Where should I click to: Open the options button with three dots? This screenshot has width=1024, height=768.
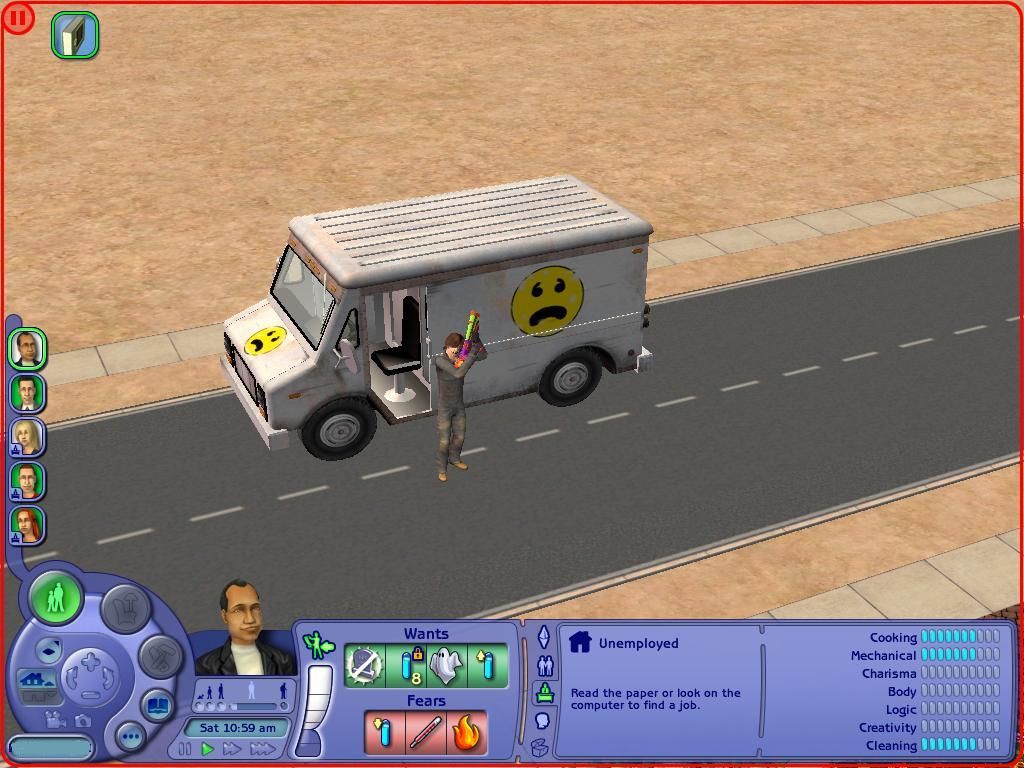pyautogui.click(x=130, y=737)
